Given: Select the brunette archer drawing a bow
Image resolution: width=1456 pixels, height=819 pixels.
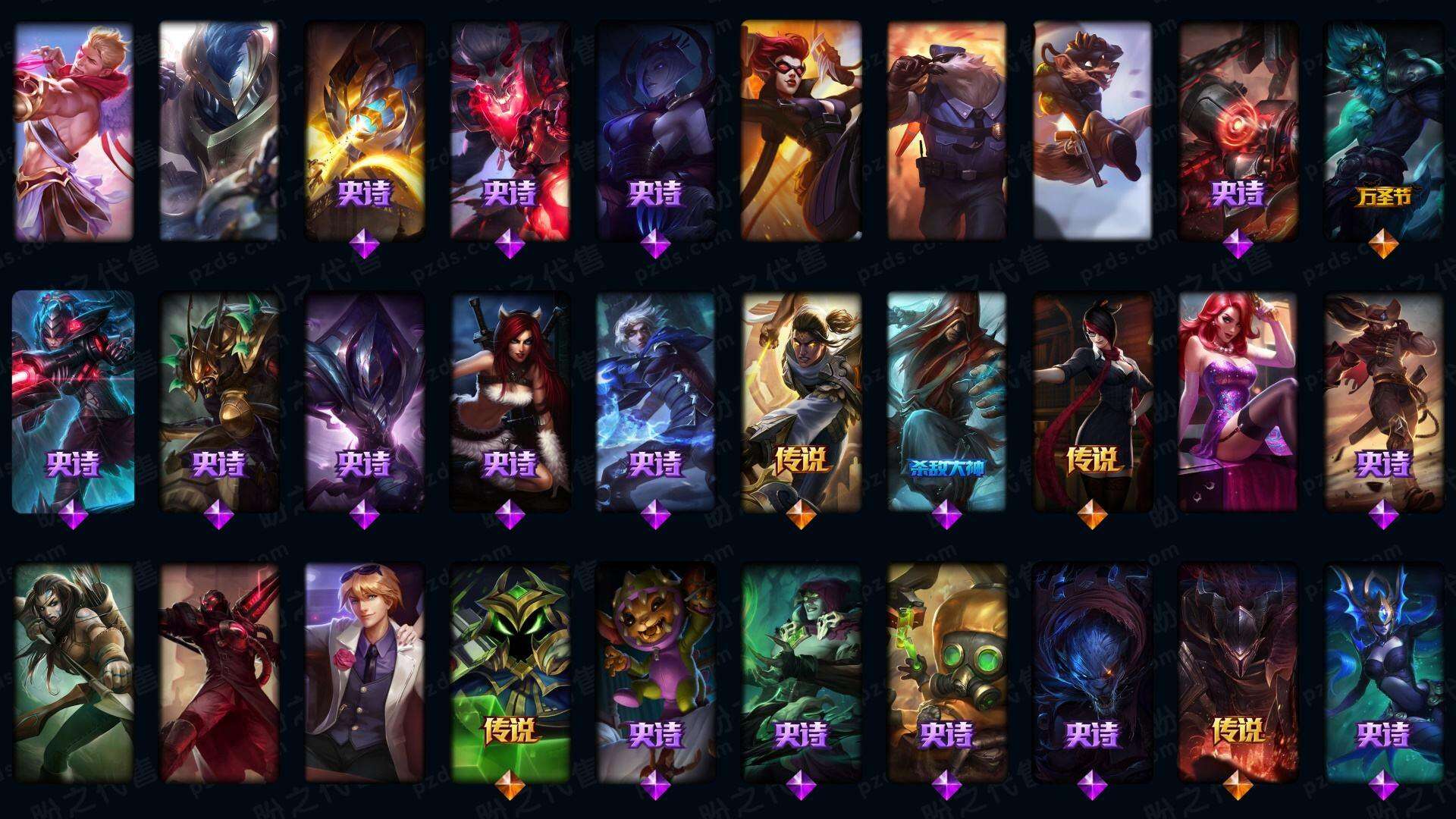Looking at the screenshot, I should pyautogui.click(x=74, y=672).
